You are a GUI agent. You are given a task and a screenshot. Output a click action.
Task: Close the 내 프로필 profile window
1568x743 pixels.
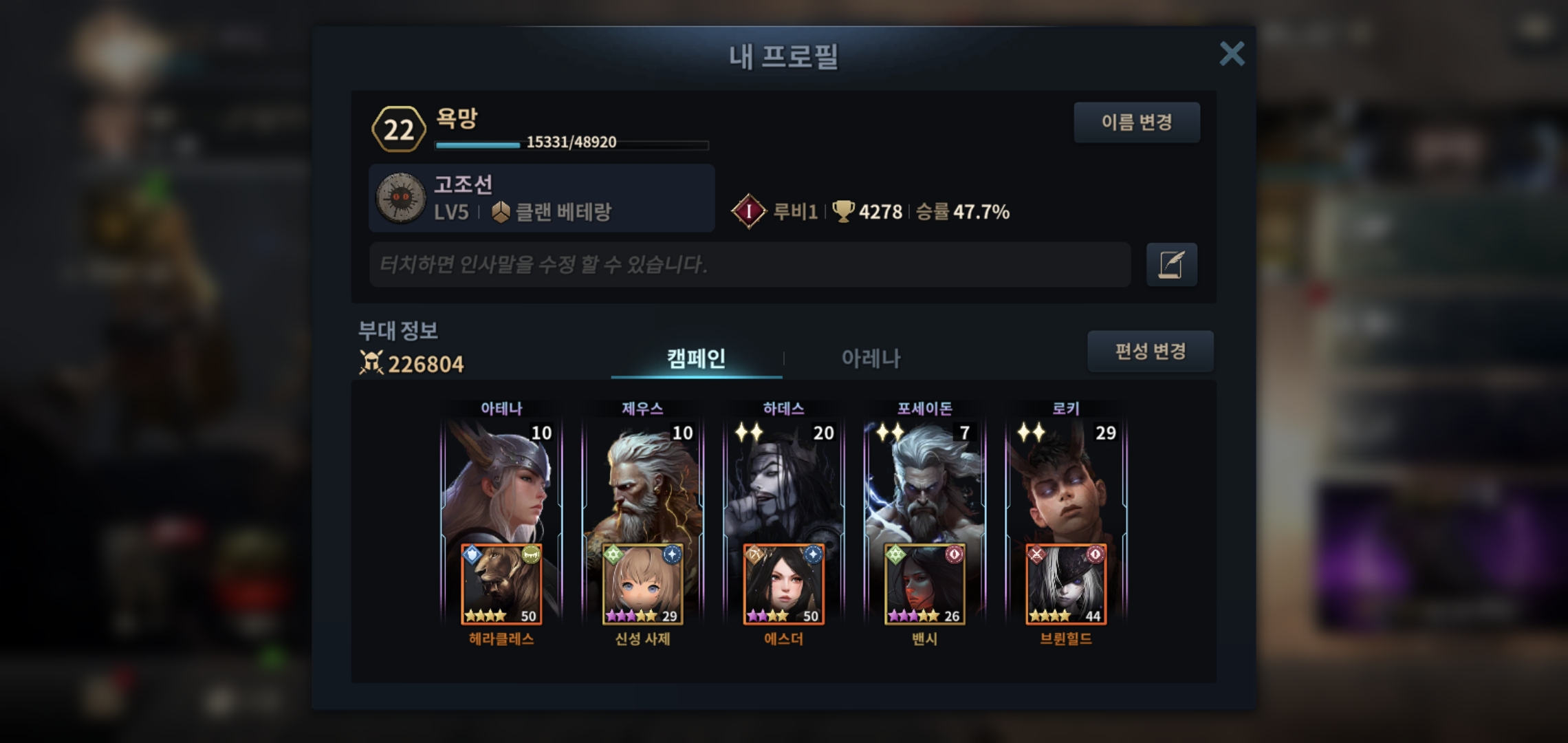point(1232,54)
